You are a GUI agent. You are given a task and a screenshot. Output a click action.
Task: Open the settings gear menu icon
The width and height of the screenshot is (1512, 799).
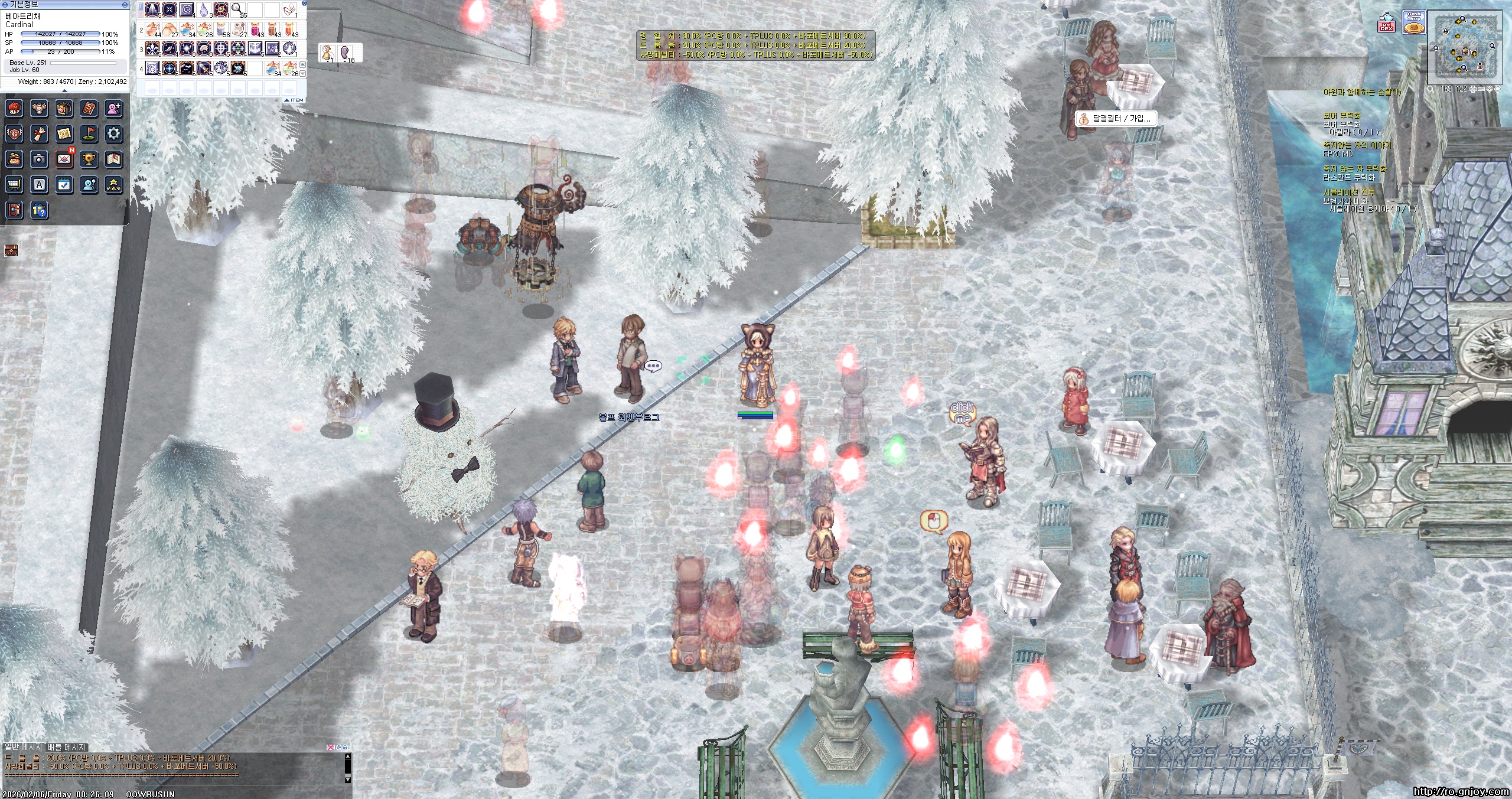(x=113, y=134)
